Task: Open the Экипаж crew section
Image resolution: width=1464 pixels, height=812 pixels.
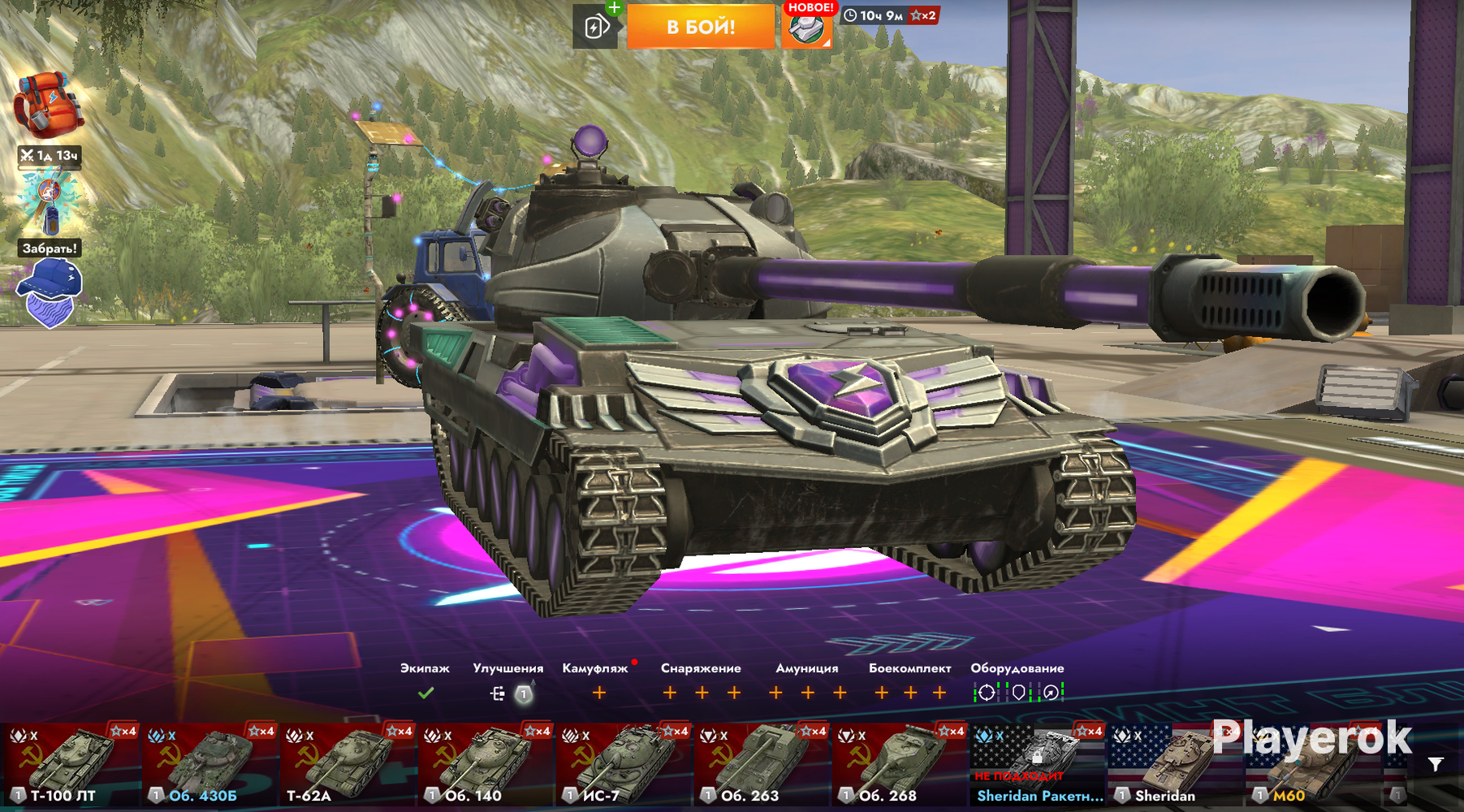Action: click(x=425, y=693)
